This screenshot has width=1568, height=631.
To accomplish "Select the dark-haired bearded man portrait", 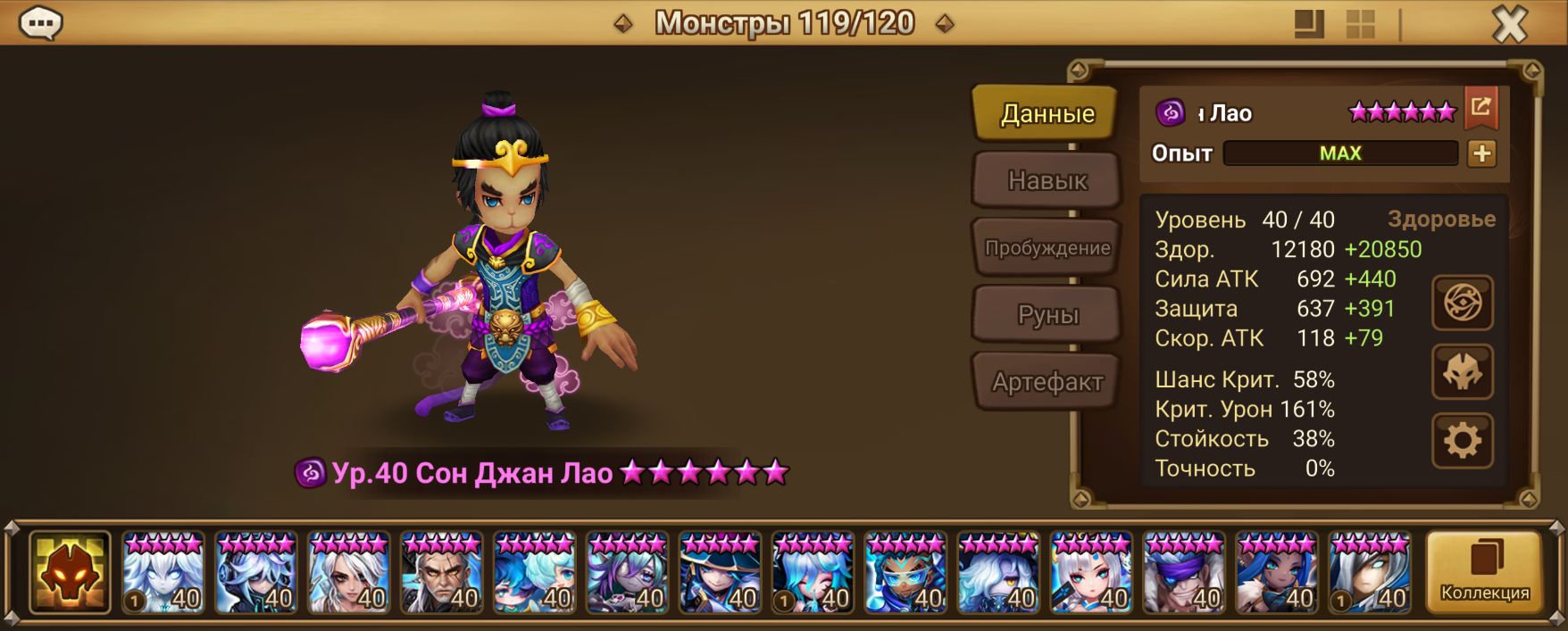I will [x=442, y=572].
